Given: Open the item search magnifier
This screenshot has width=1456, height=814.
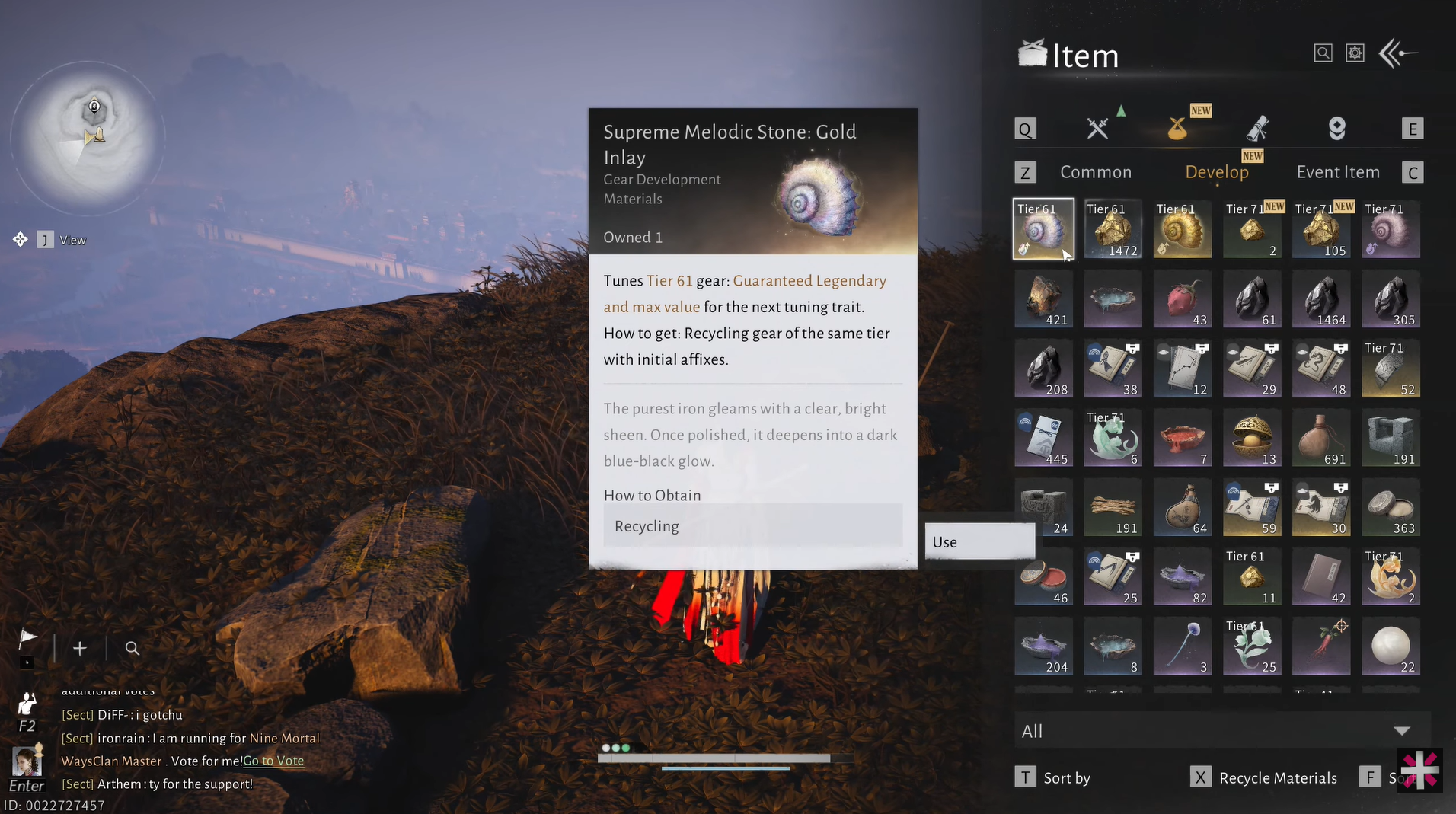Looking at the screenshot, I should [x=1323, y=53].
